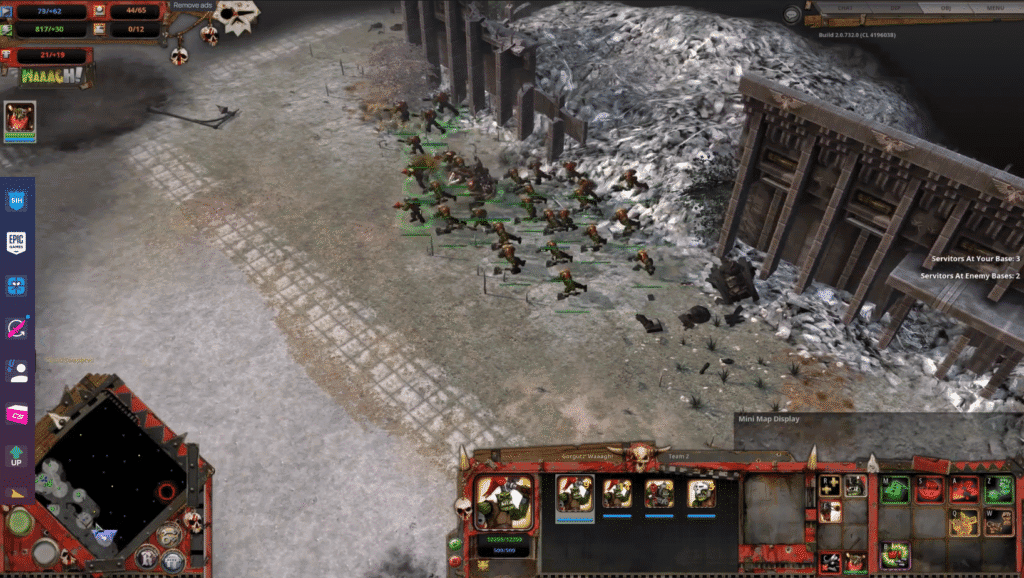Click the green round button beside minimap
Screen dimensions: 1024x578
(x=18, y=522)
